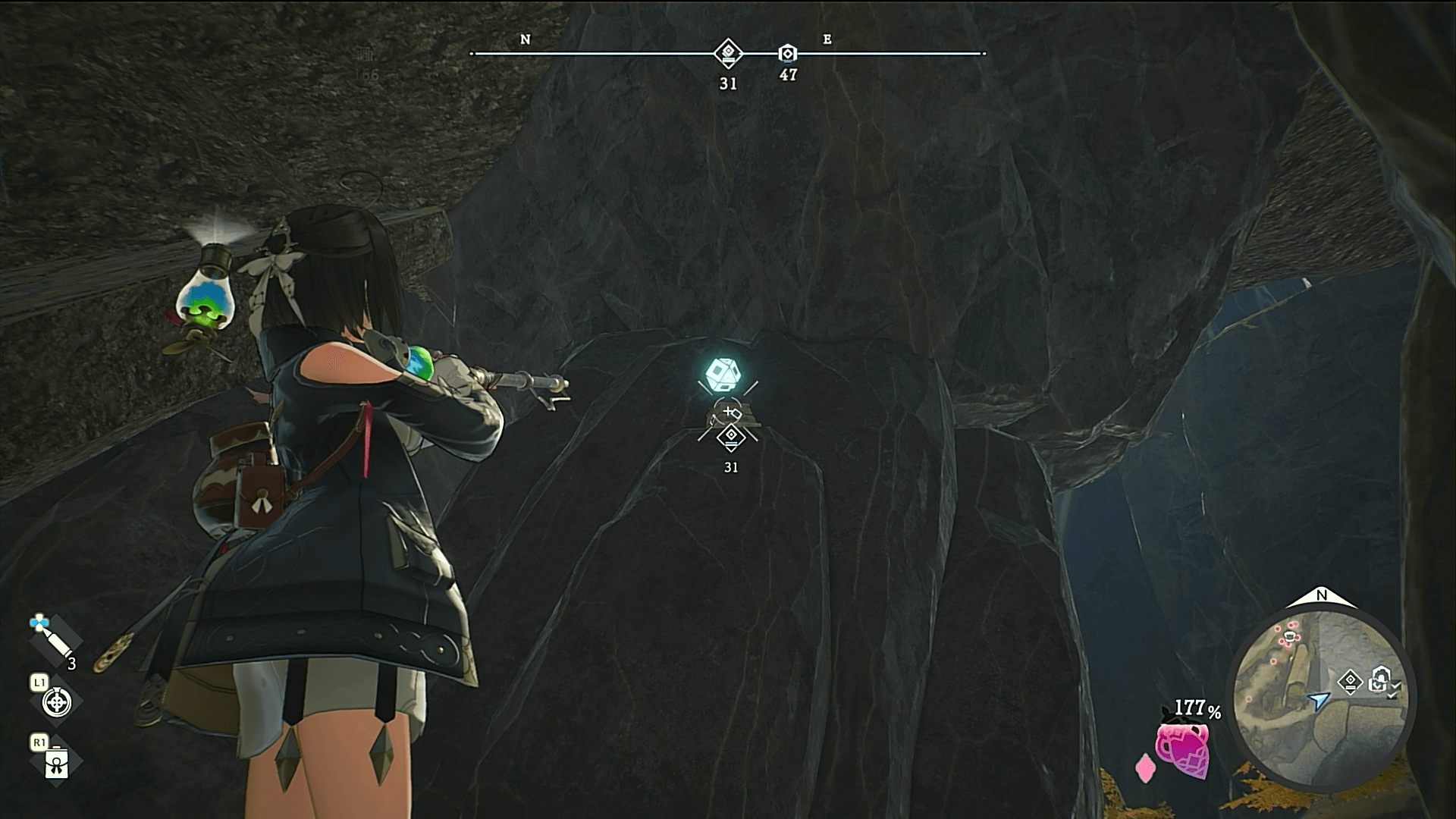Open the item pouch icon
This screenshot has height=819, width=1456.
[x=56, y=764]
